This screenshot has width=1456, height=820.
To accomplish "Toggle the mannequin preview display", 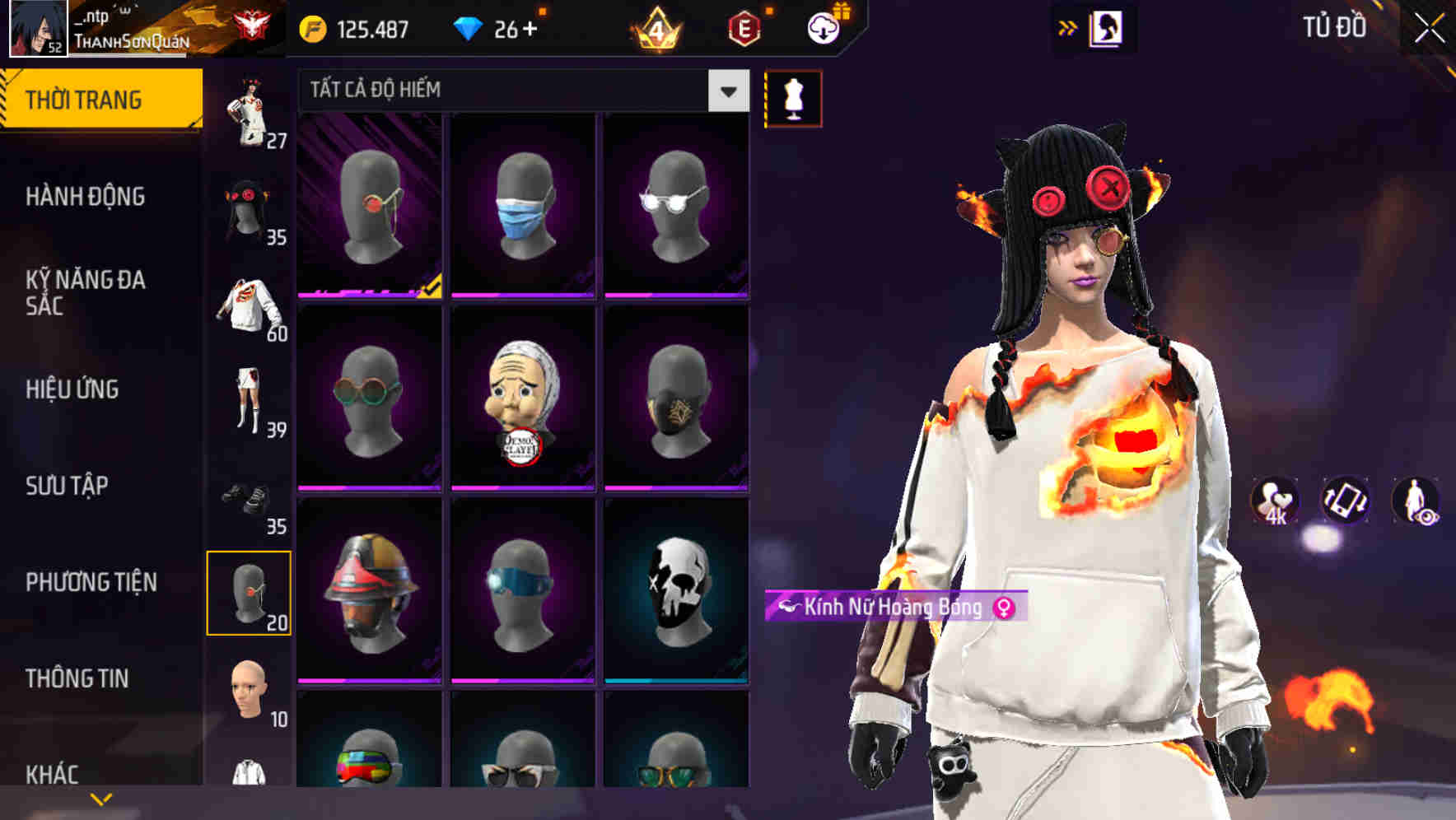I will [793, 97].
